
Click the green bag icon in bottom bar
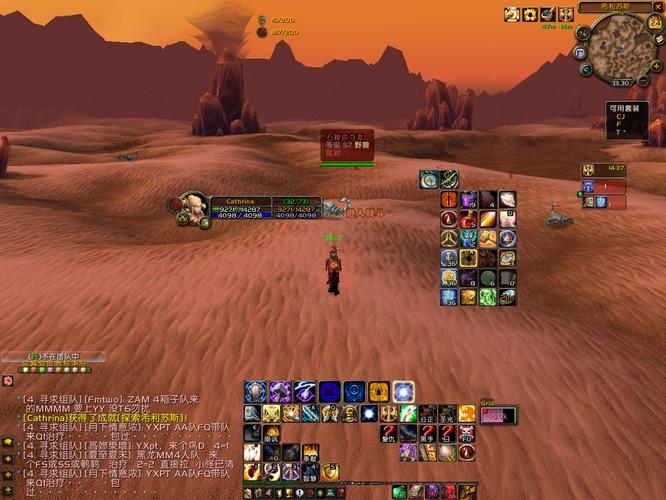(x=400, y=491)
